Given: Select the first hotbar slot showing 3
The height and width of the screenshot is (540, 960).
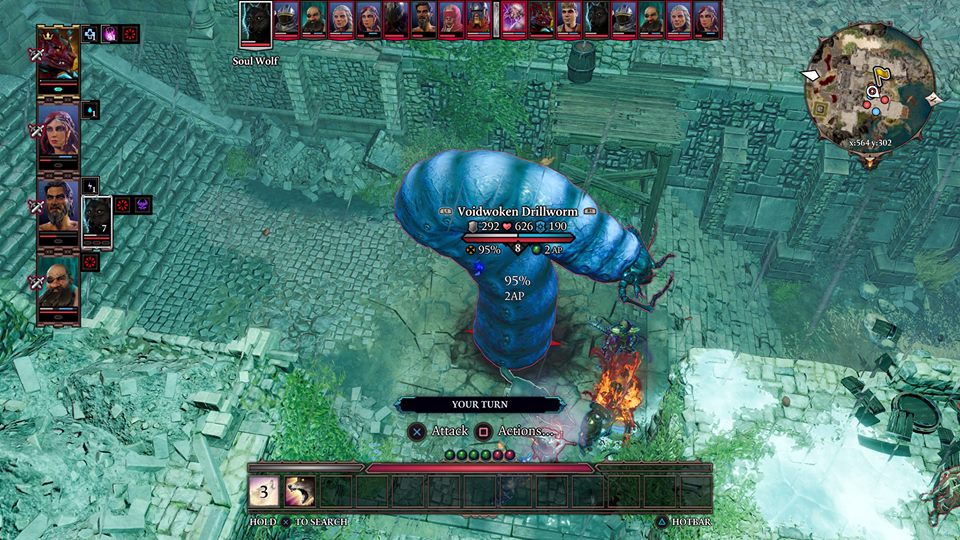Looking at the screenshot, I should click(264, 490).
